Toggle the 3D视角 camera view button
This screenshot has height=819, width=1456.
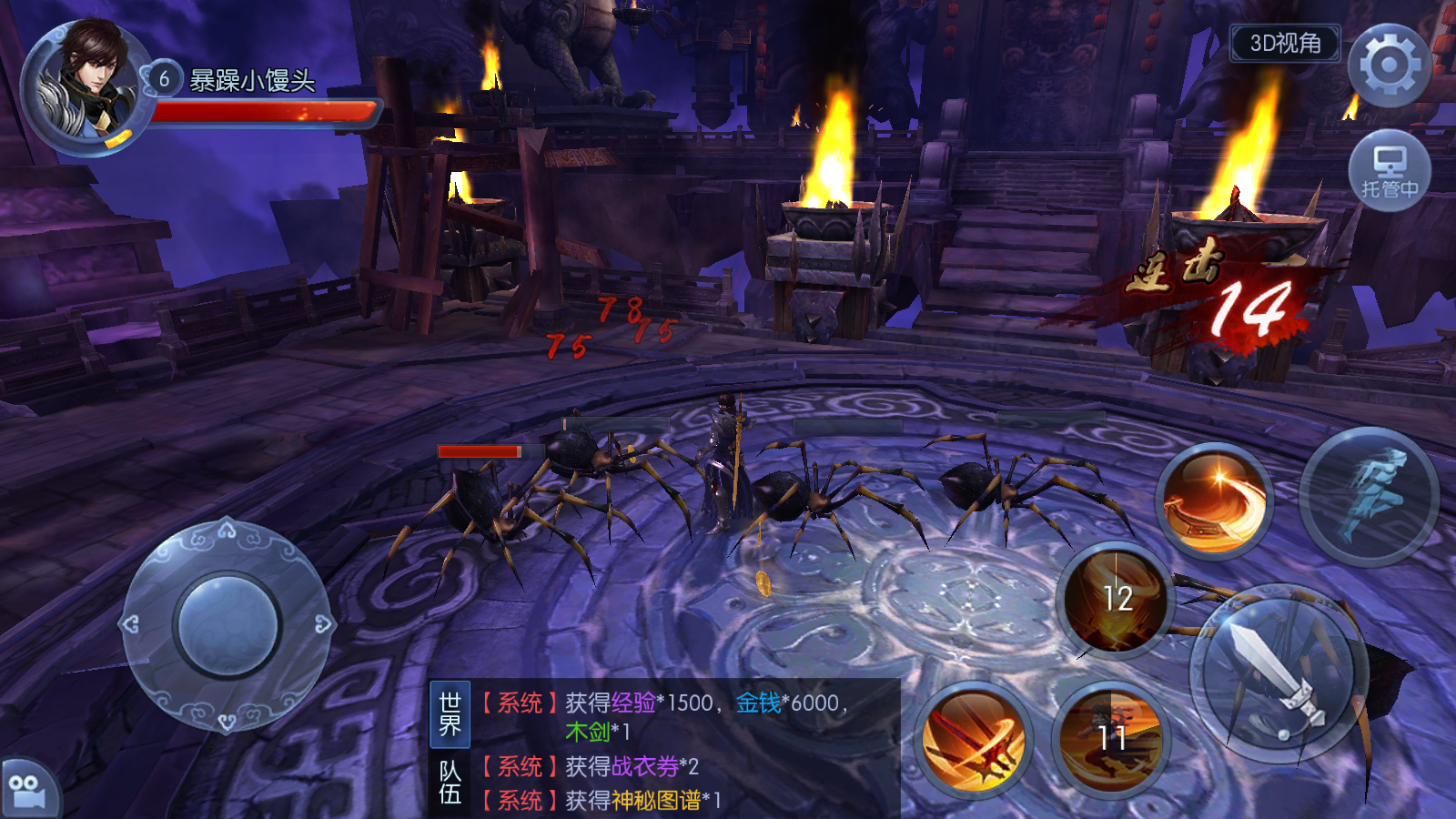tap(1285, 44)
